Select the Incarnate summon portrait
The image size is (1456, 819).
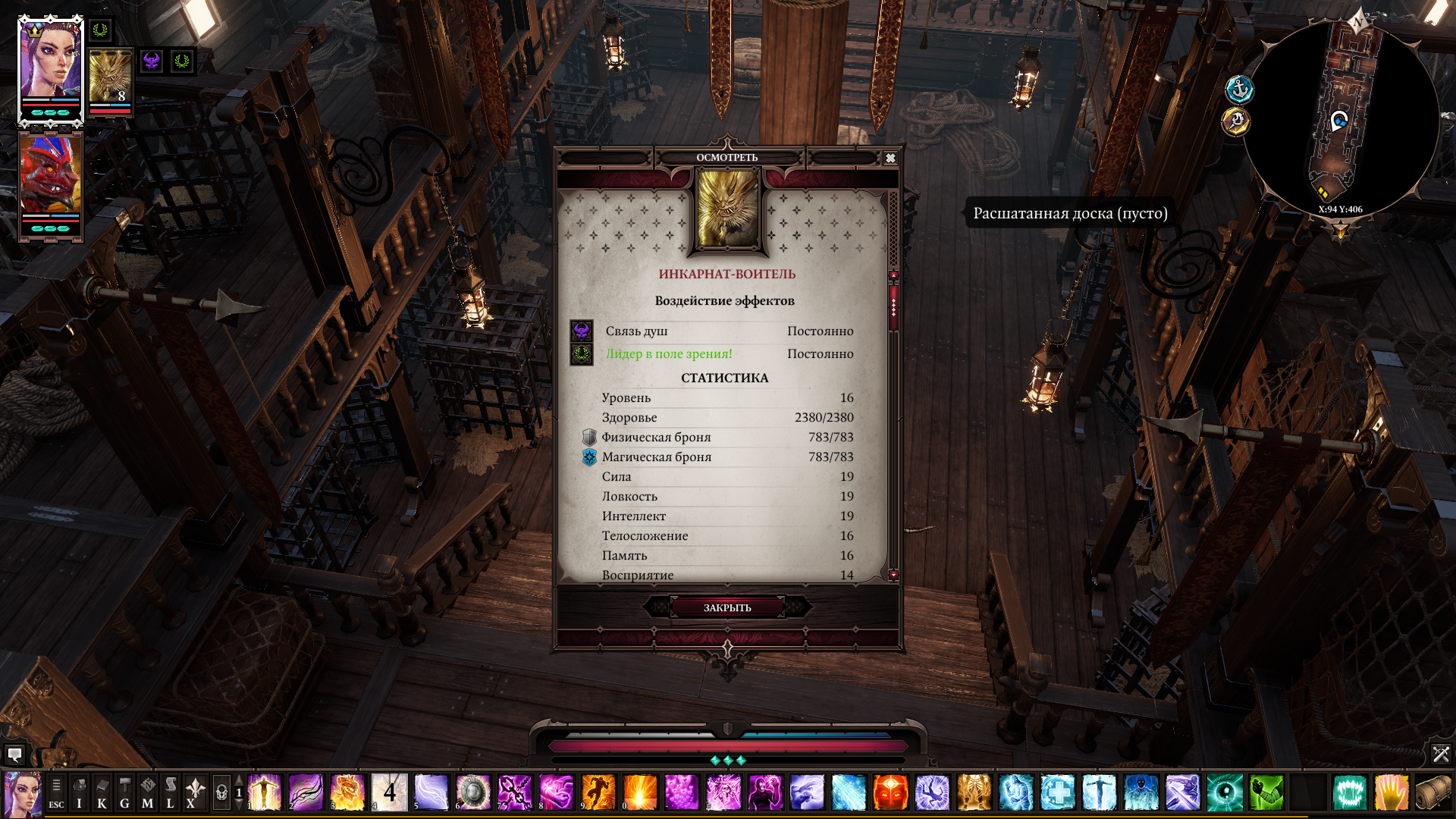click(110, 79)
